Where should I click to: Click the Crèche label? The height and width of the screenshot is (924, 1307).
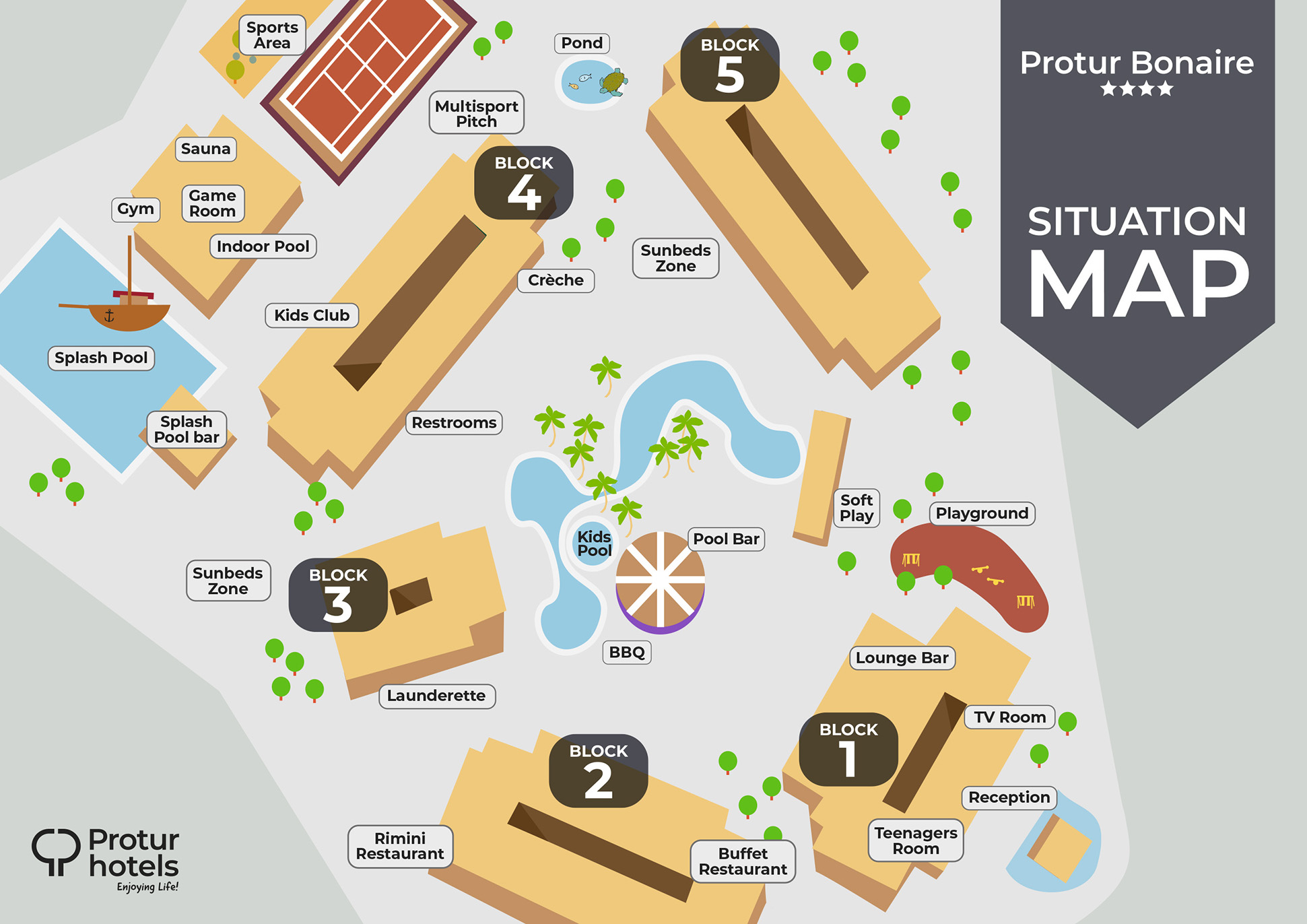point(556,280)
